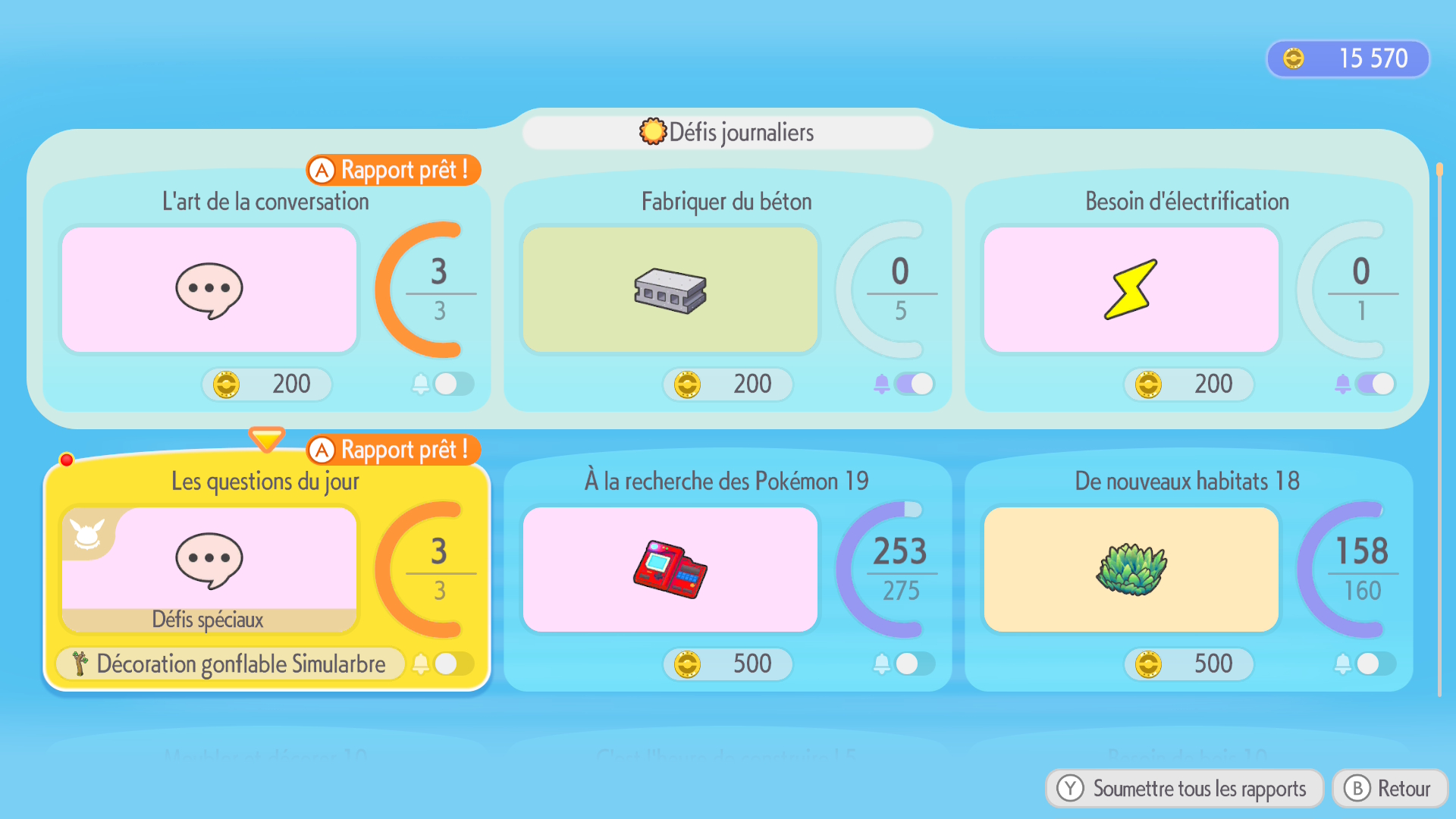Click Soumettre tous les rapports button
This screenshot has height=819, width=1456.
click(x=1185, y=789)
